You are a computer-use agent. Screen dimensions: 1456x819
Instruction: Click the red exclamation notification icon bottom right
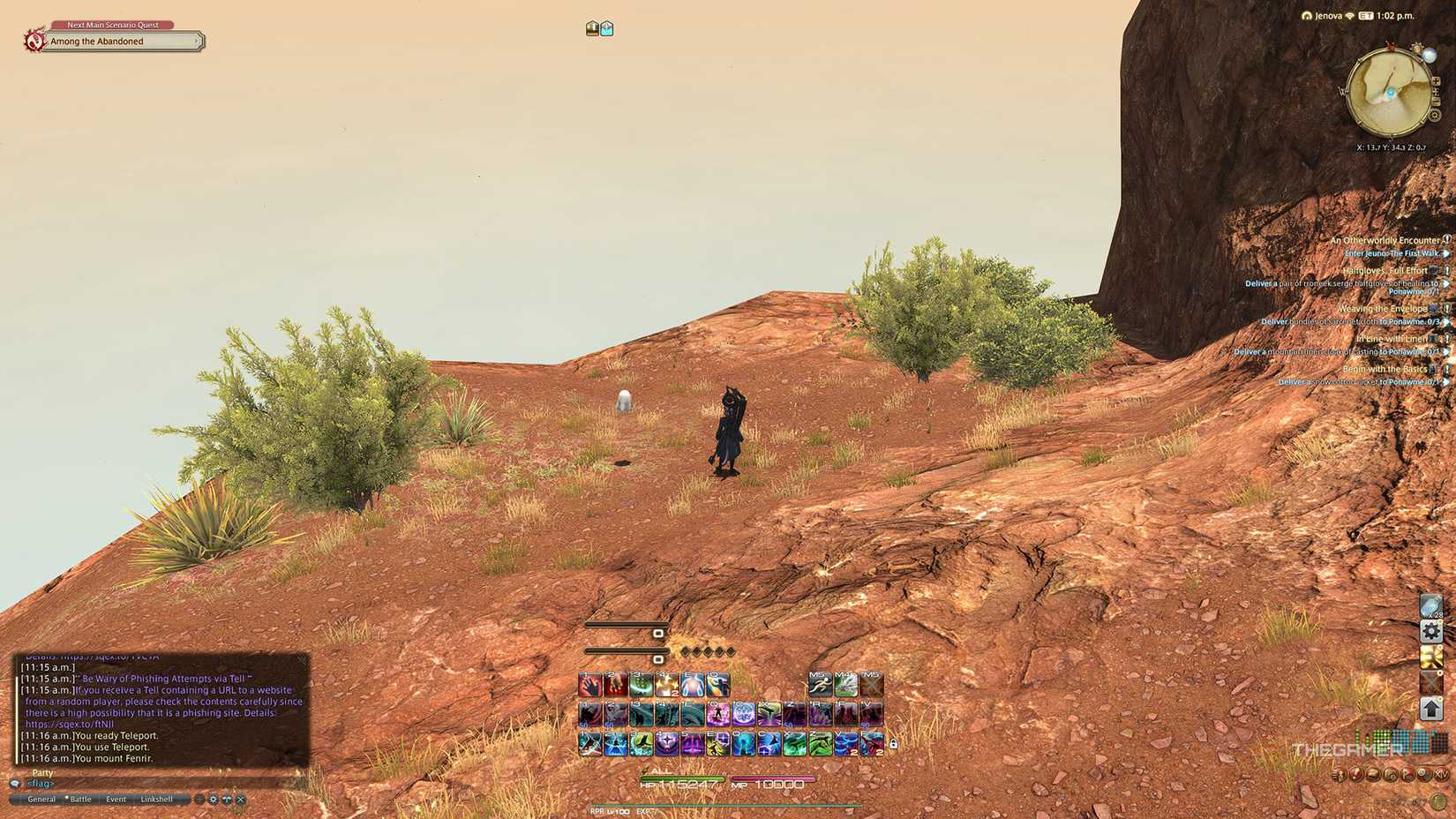(1355, 773)
